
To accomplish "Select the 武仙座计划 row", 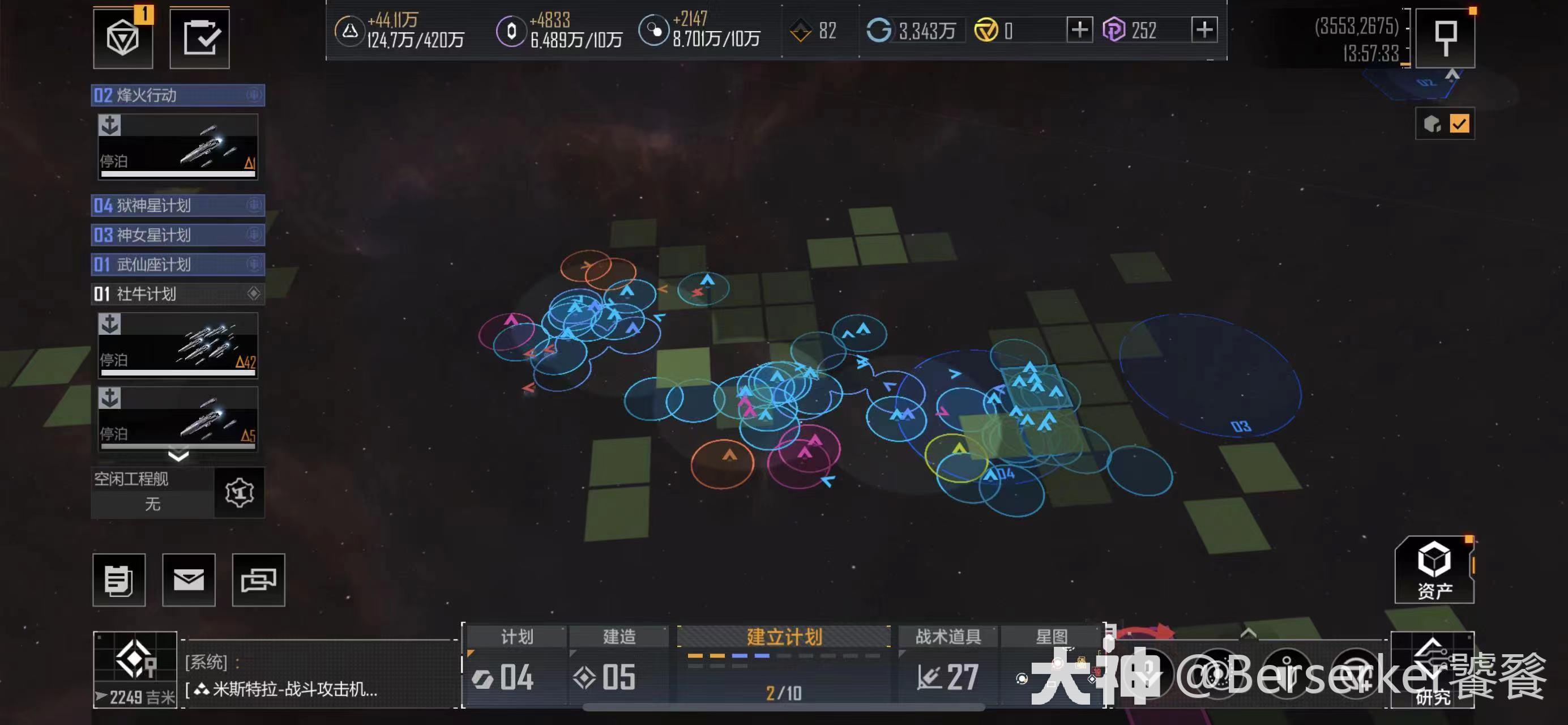I will click(x=177, y=264).
